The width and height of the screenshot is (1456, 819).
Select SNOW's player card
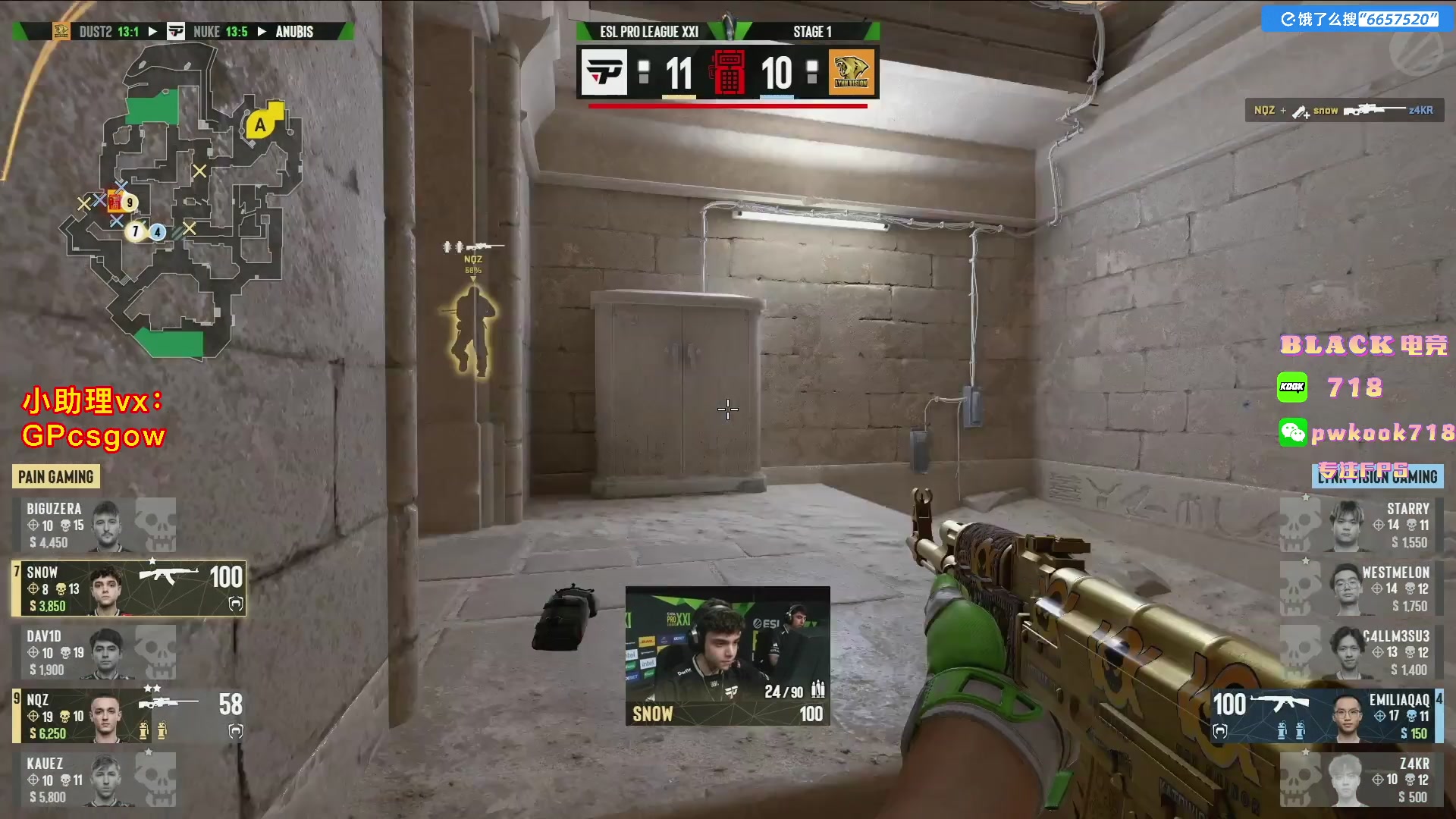click(x=129, y=588)
